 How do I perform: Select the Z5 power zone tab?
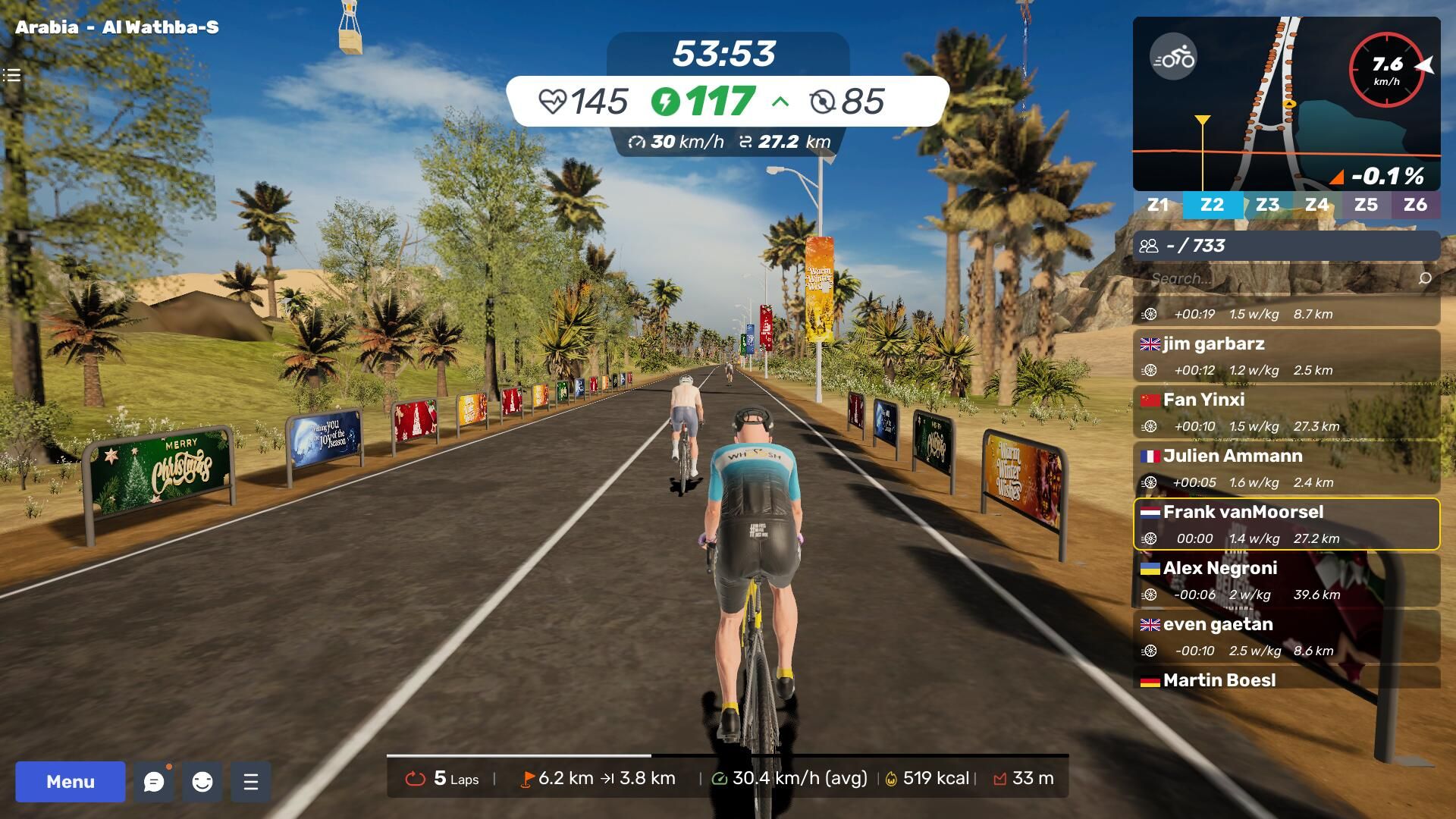tap(1366, 205)
